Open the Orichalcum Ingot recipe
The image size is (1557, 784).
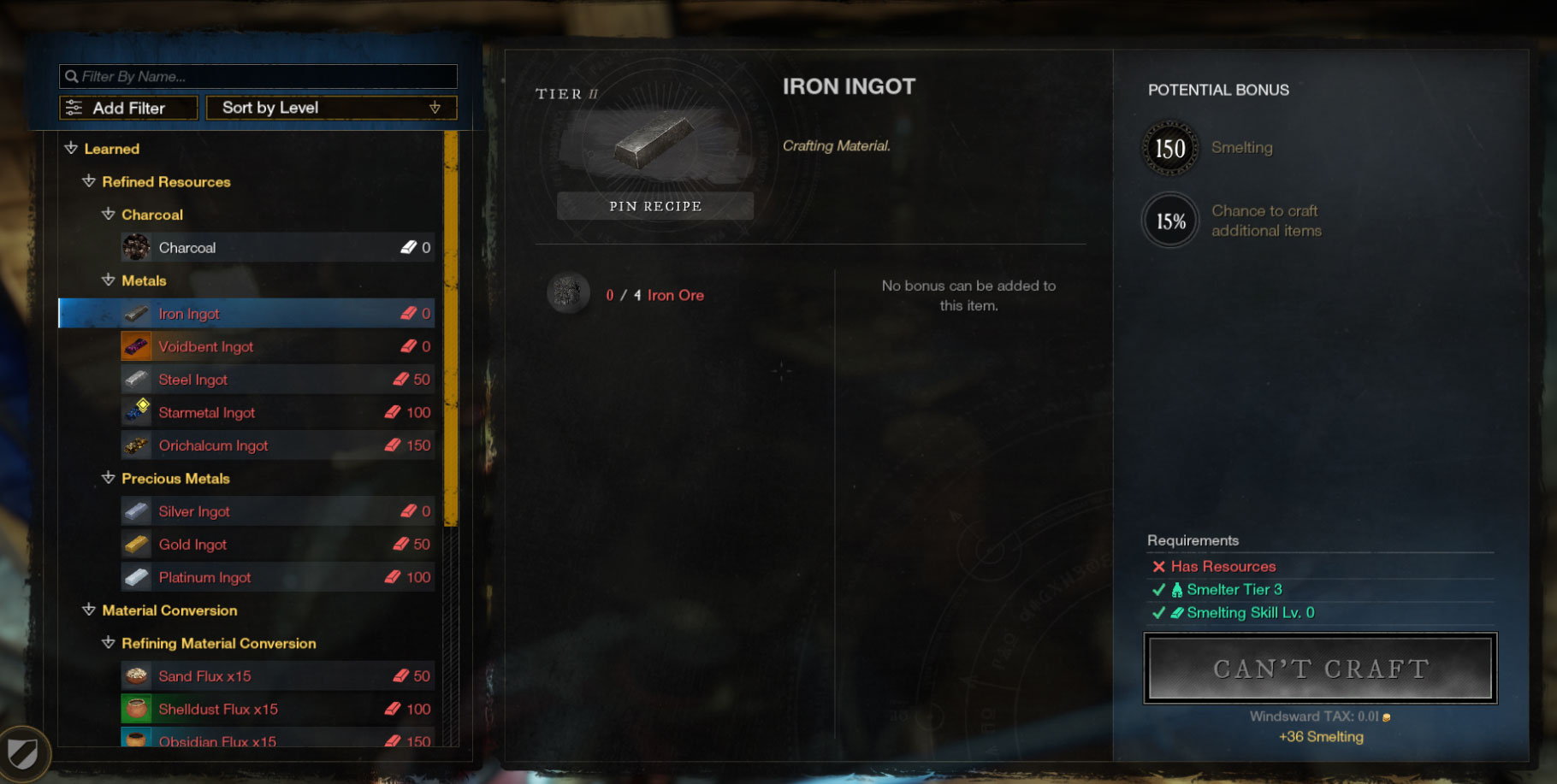tap(277, 445)
